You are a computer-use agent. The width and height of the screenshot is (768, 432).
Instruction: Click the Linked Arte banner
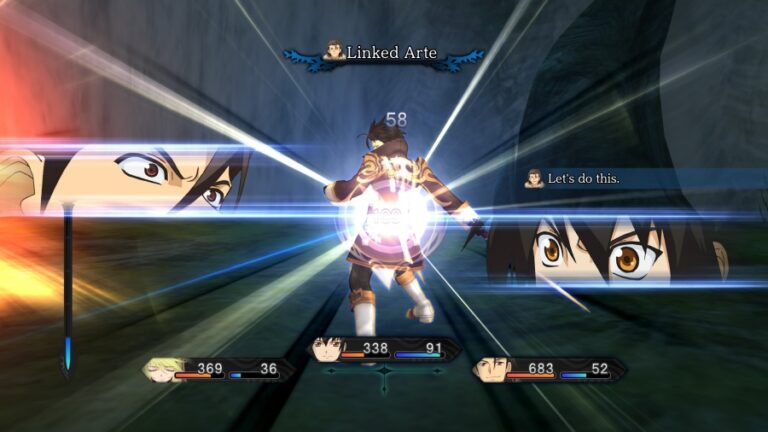tap(384, 53)
